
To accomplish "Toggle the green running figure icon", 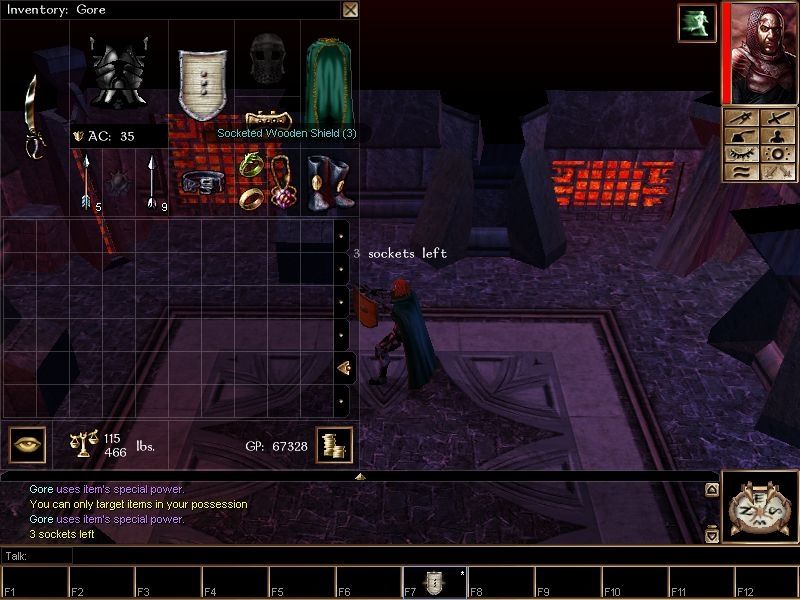I will pos(696,23).
